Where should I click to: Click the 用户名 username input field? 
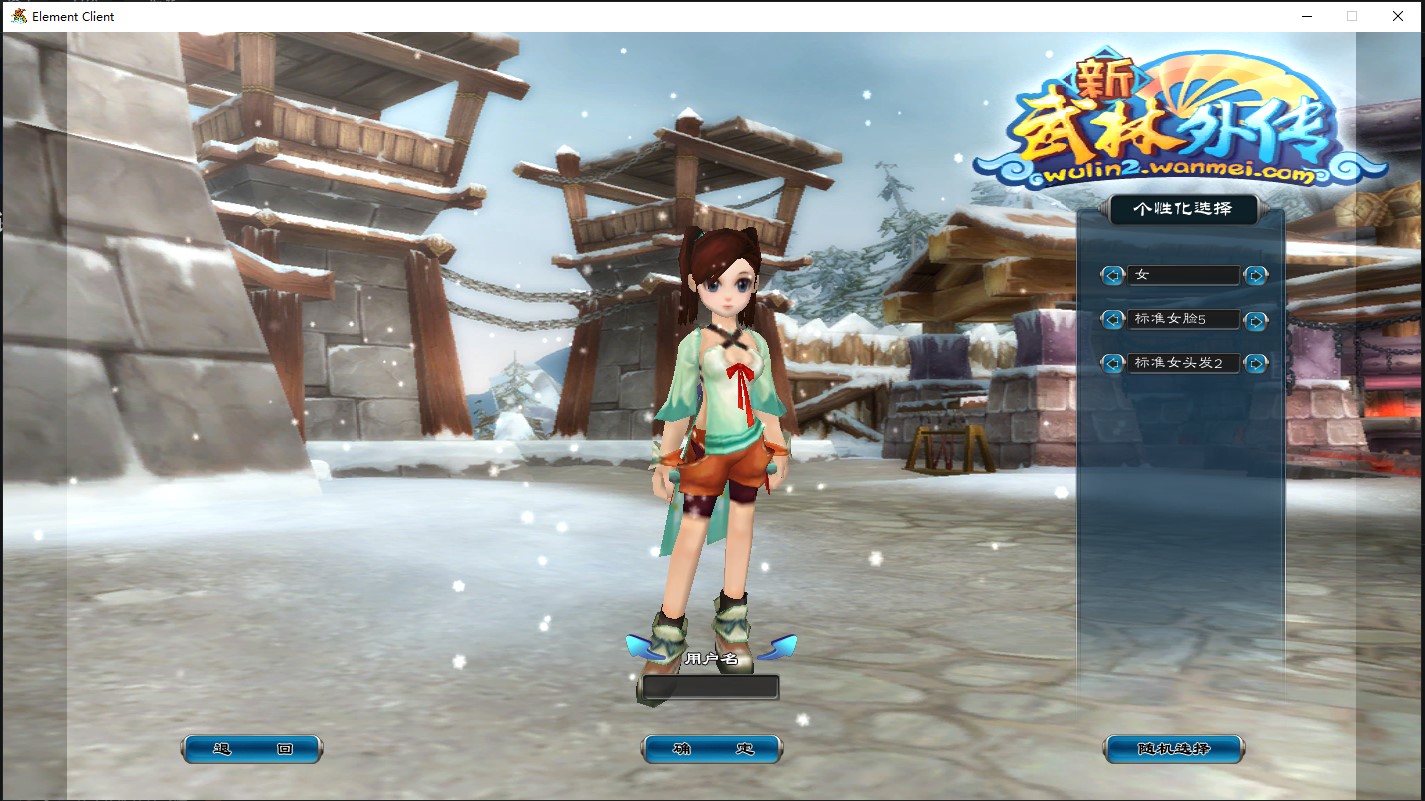(710, 687)
